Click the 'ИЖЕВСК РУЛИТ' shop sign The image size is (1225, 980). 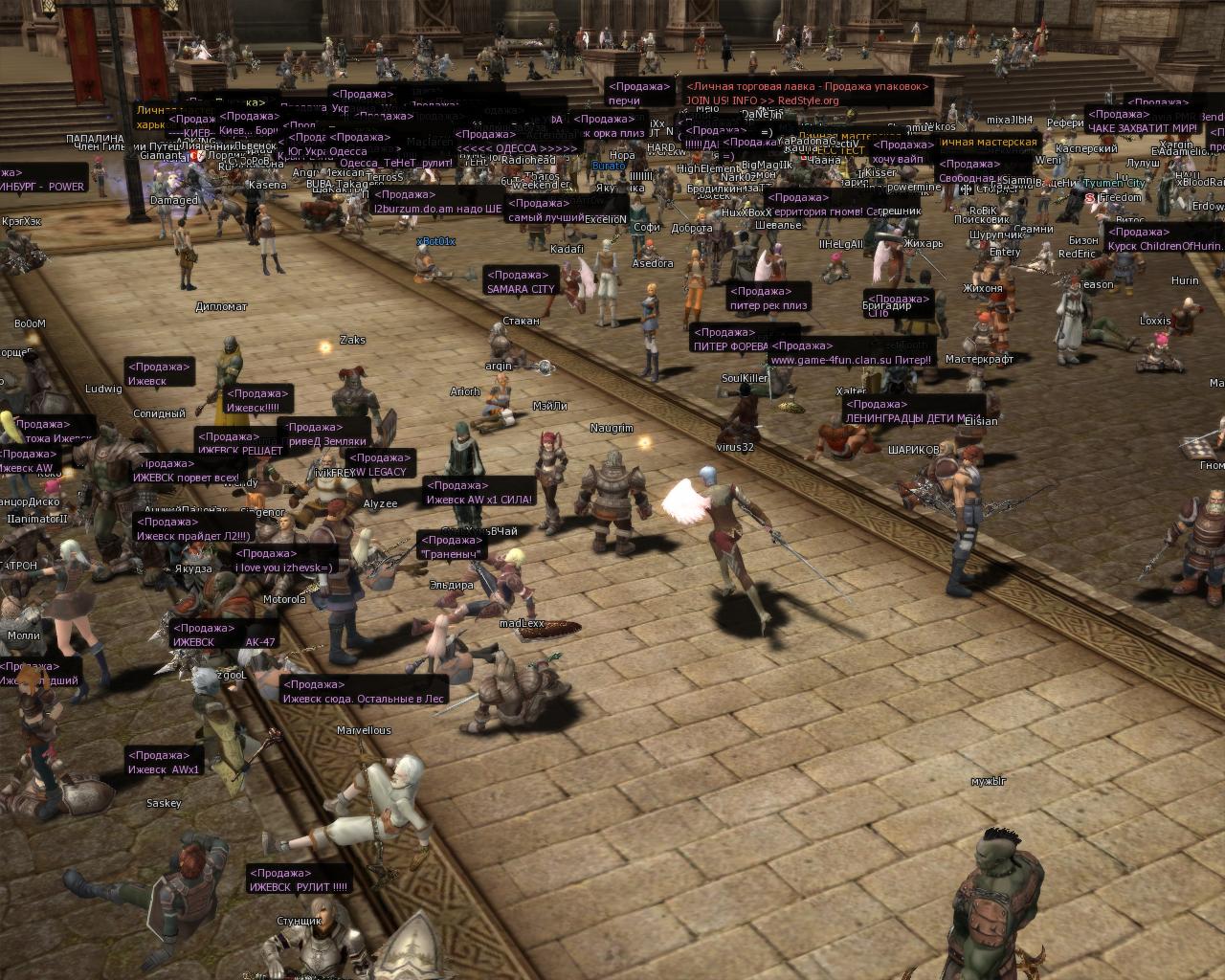(299, 880)
